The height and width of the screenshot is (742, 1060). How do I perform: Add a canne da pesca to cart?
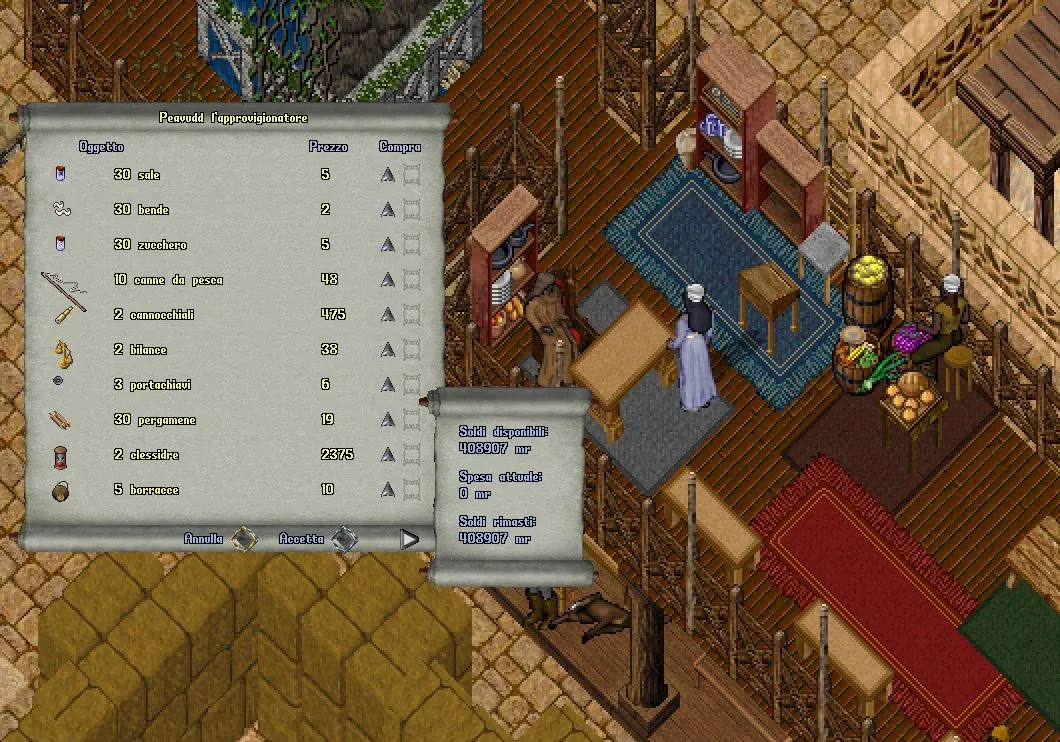tap(388, 280)
